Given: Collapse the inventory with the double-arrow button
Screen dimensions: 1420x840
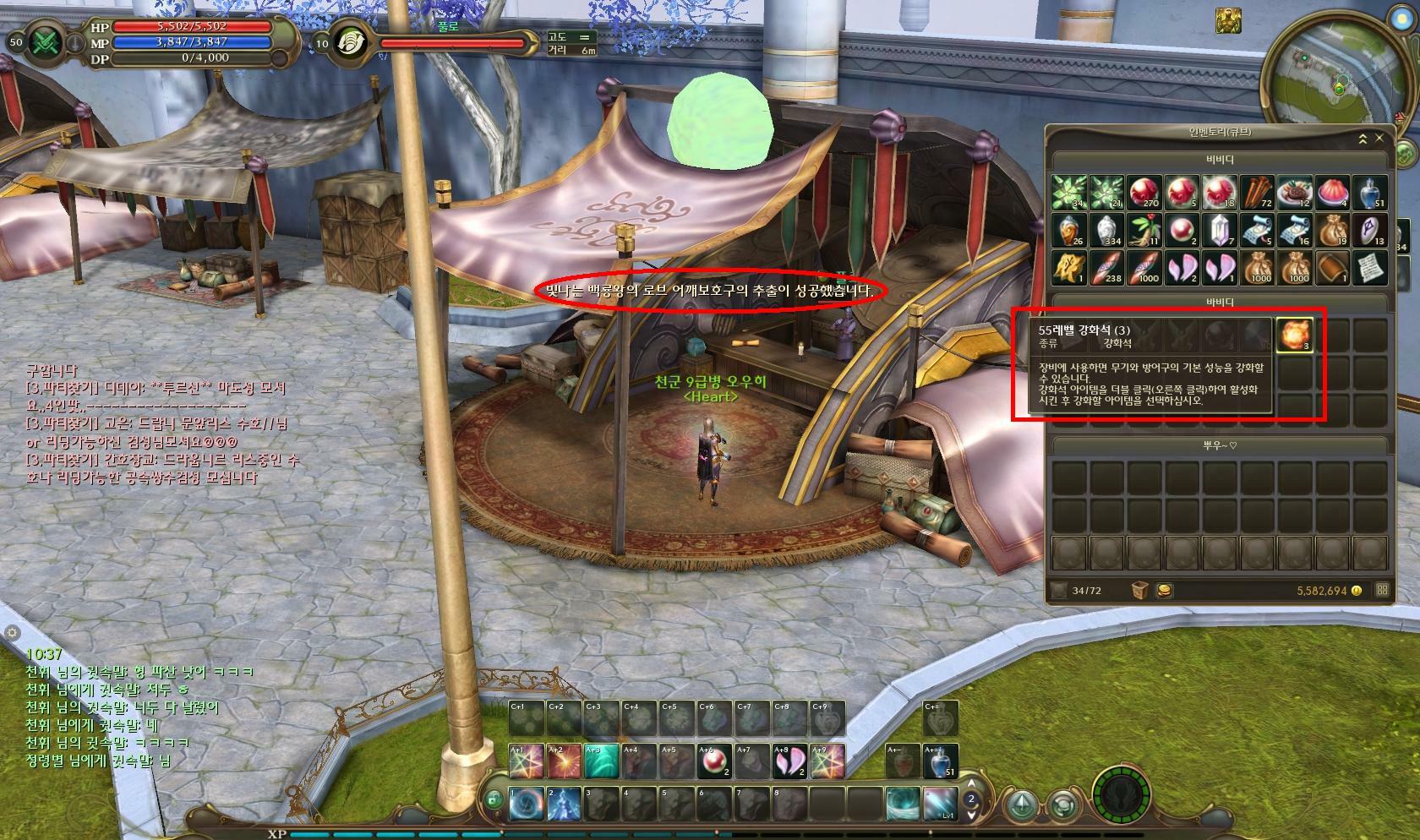Looking at the screenshot, I should point(1363,139).
